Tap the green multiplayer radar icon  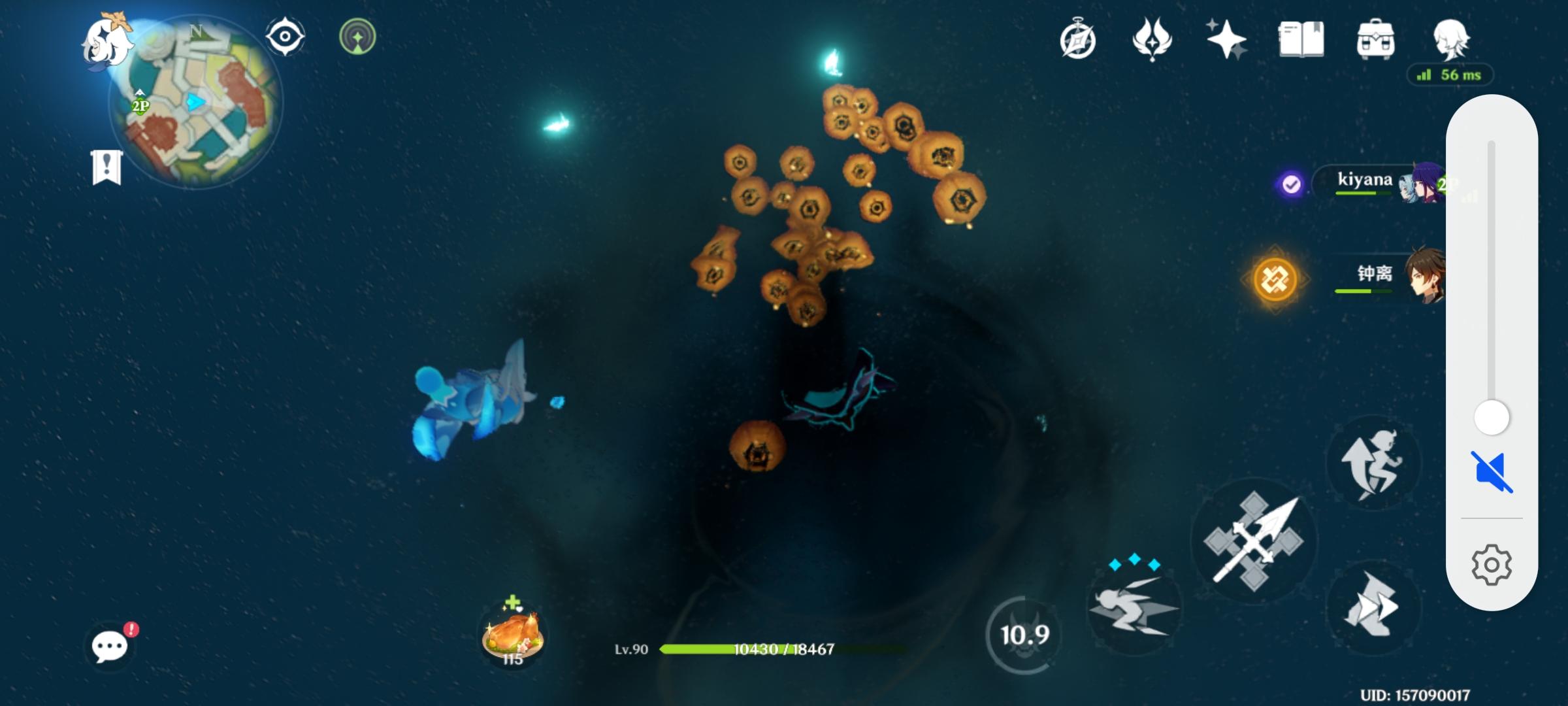click(x=357, y=37)
